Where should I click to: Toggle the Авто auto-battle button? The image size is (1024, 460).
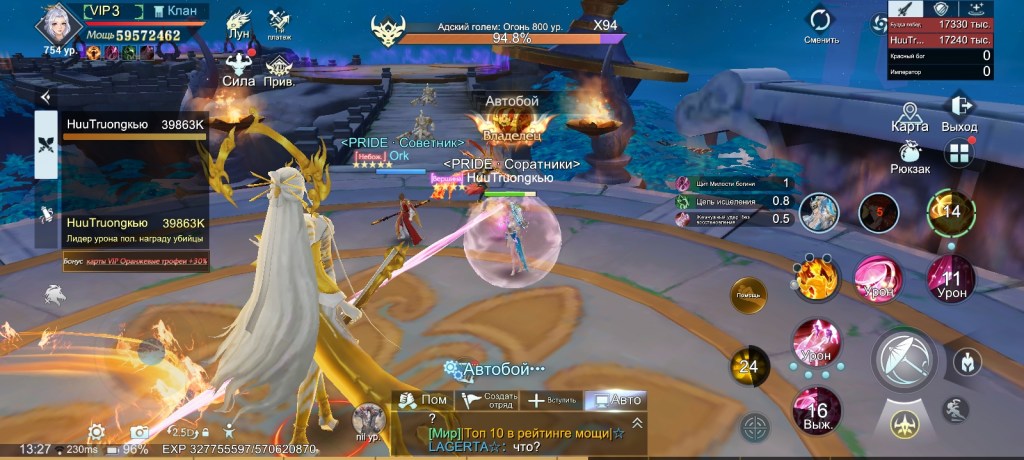[x=616, y=400]
